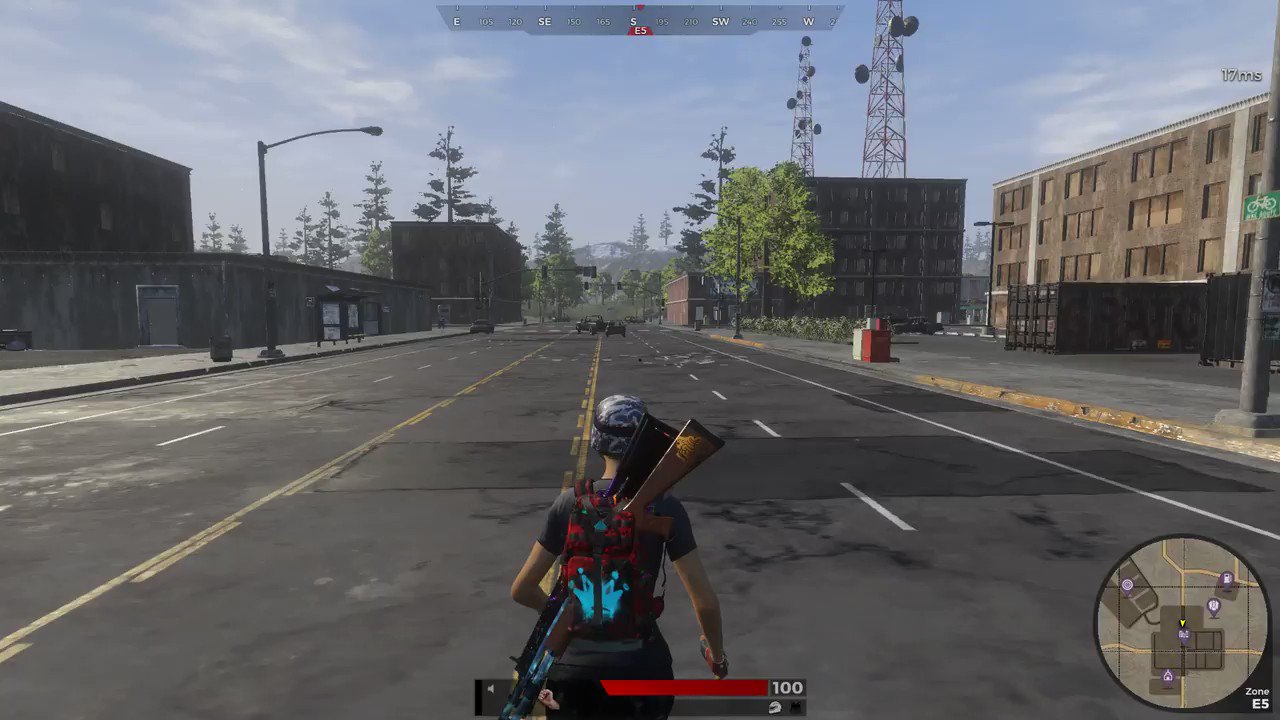
Task: Open the Zone E5 label on the minimap
Action: 1257,695
